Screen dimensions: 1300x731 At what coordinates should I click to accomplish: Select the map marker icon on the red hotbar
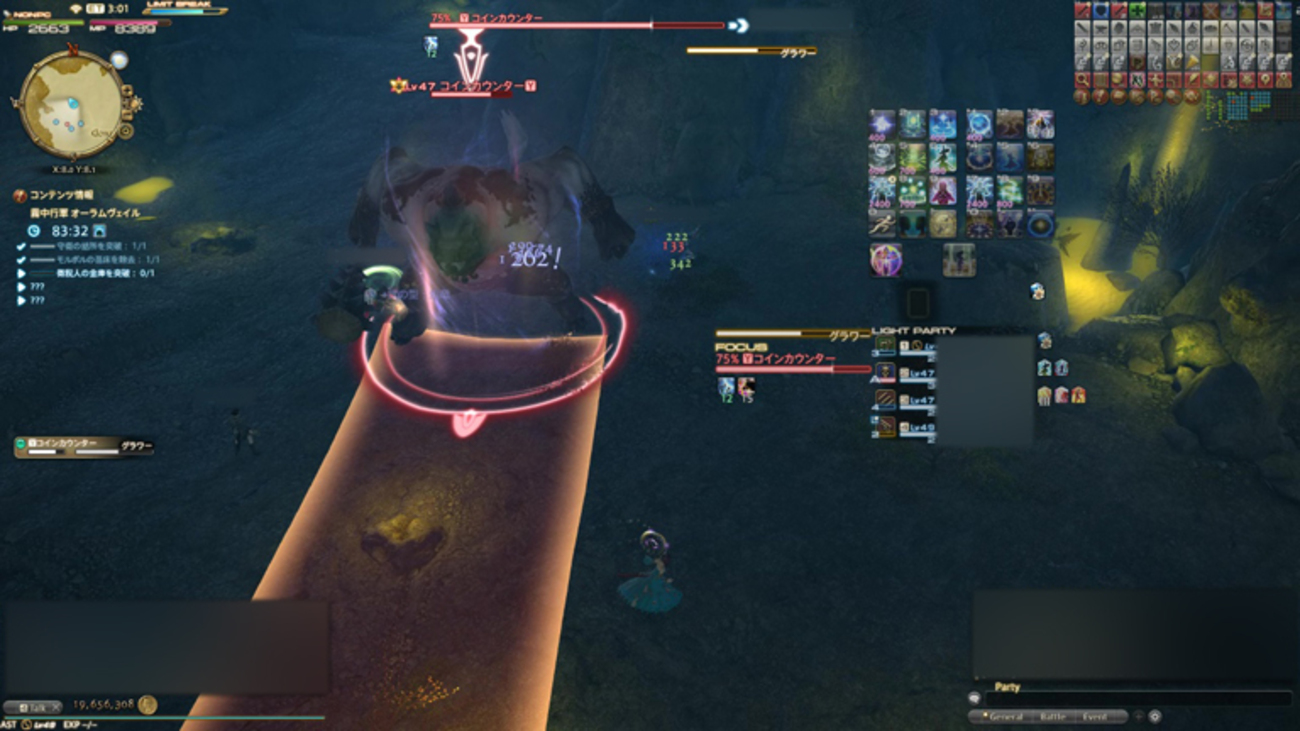[x=1264, y=80]
